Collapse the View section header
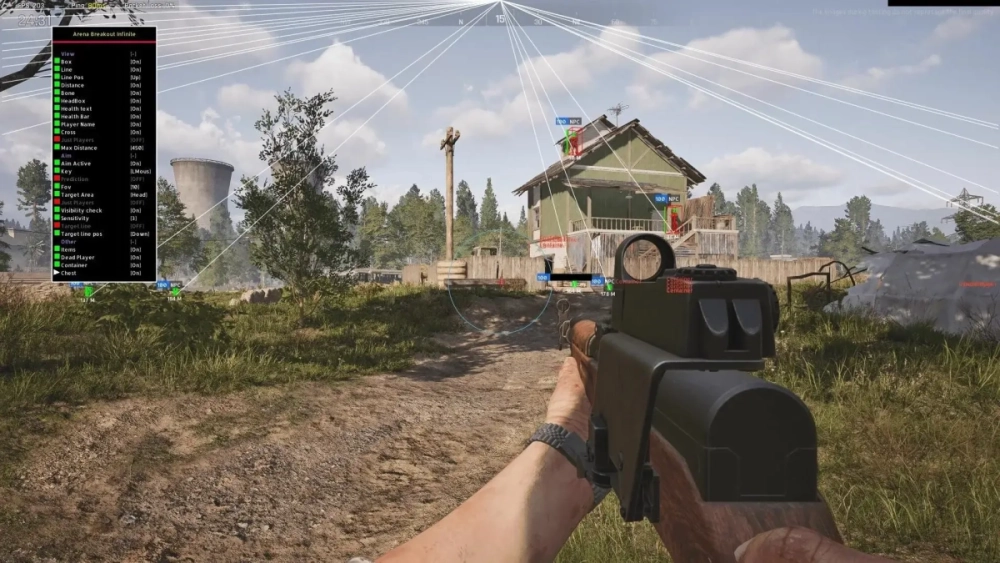This screenshot has width=1000, height=563. click(x=68, y=53)
